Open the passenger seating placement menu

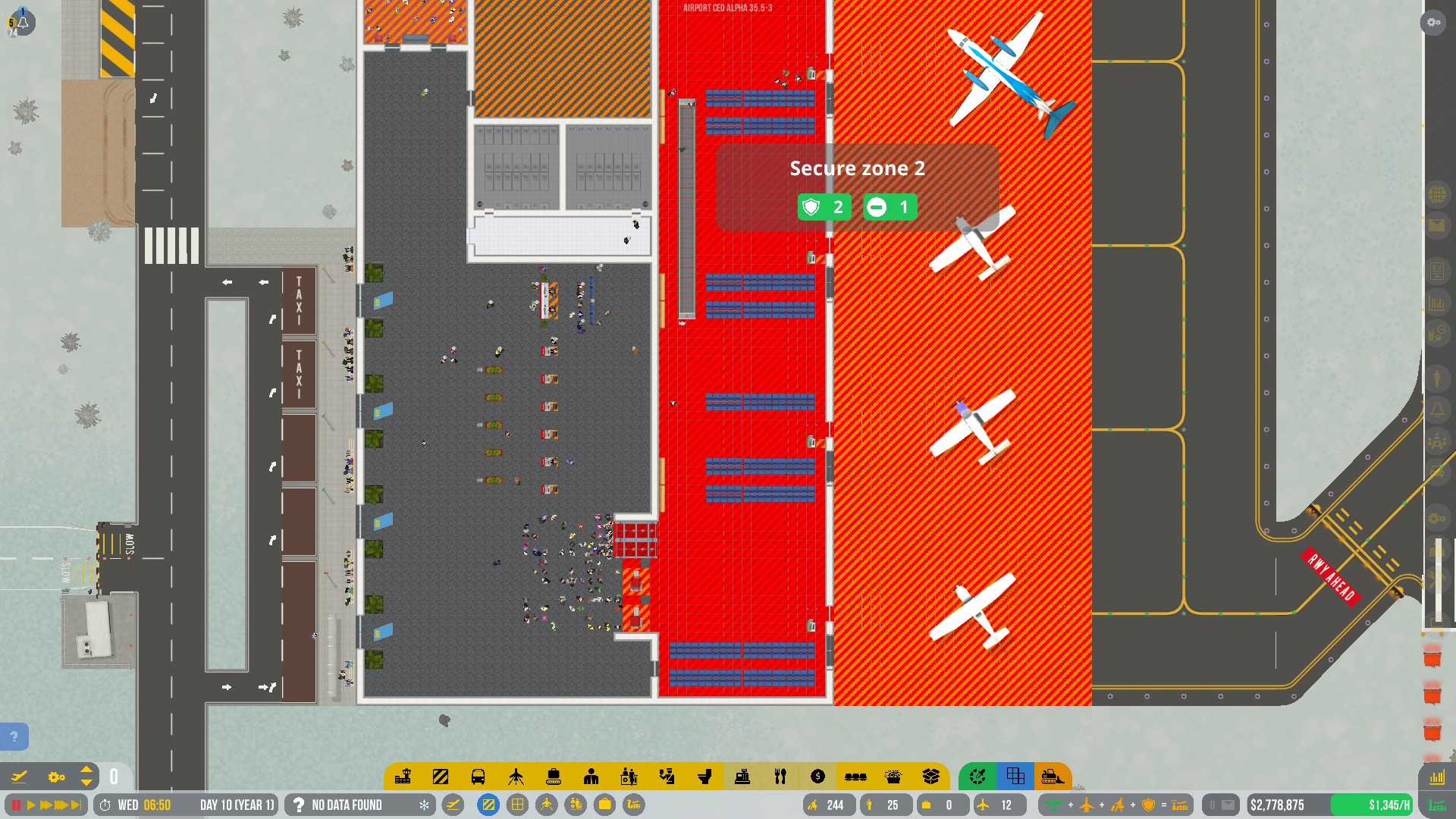[855, 776]
